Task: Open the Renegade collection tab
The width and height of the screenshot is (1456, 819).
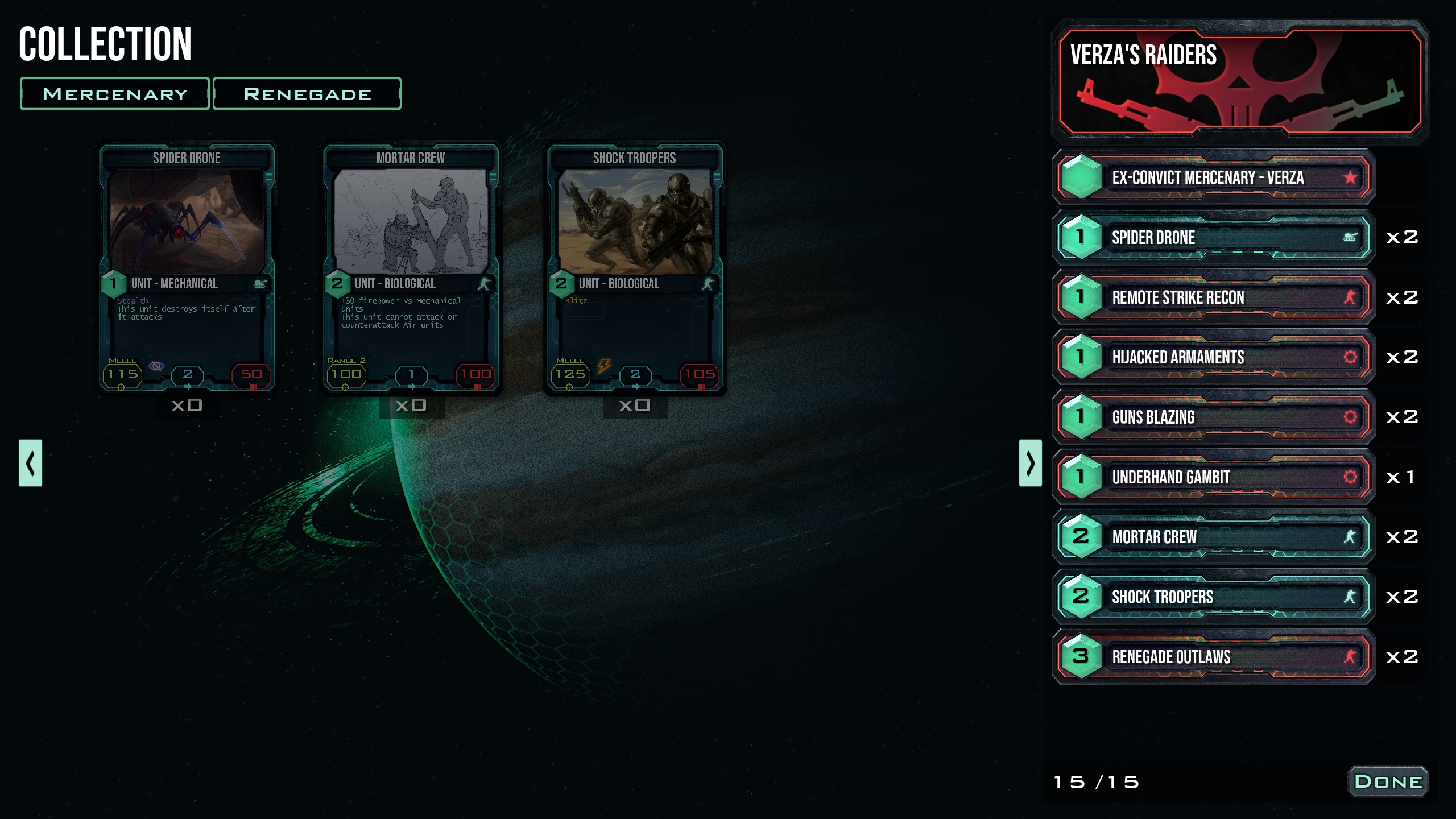Action: [x=307, y=94]
